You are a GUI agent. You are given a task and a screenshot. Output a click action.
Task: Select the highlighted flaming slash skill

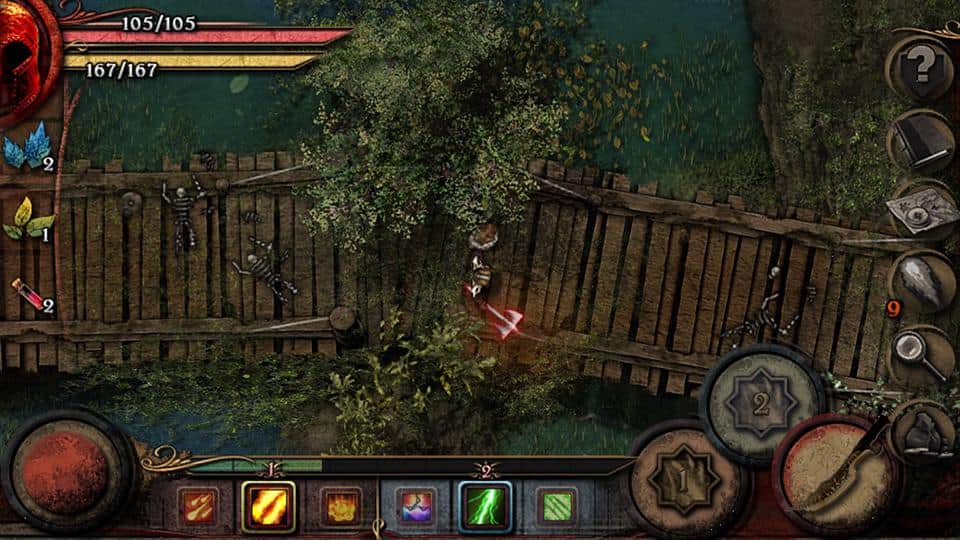[x=268, y=507]
